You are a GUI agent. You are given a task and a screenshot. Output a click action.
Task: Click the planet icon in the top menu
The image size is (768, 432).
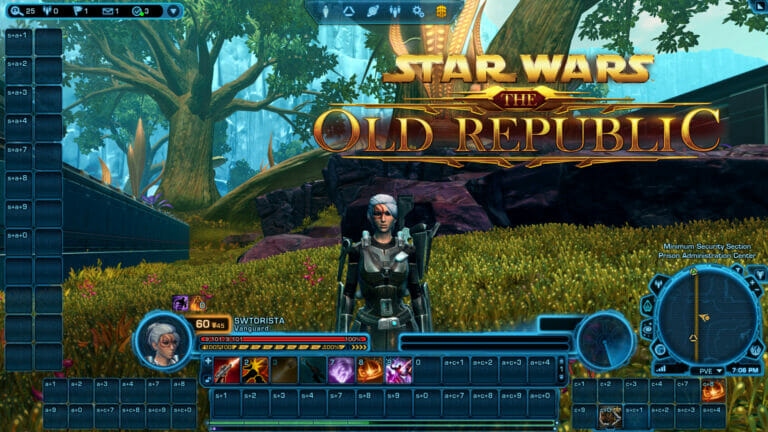[373, 11]
